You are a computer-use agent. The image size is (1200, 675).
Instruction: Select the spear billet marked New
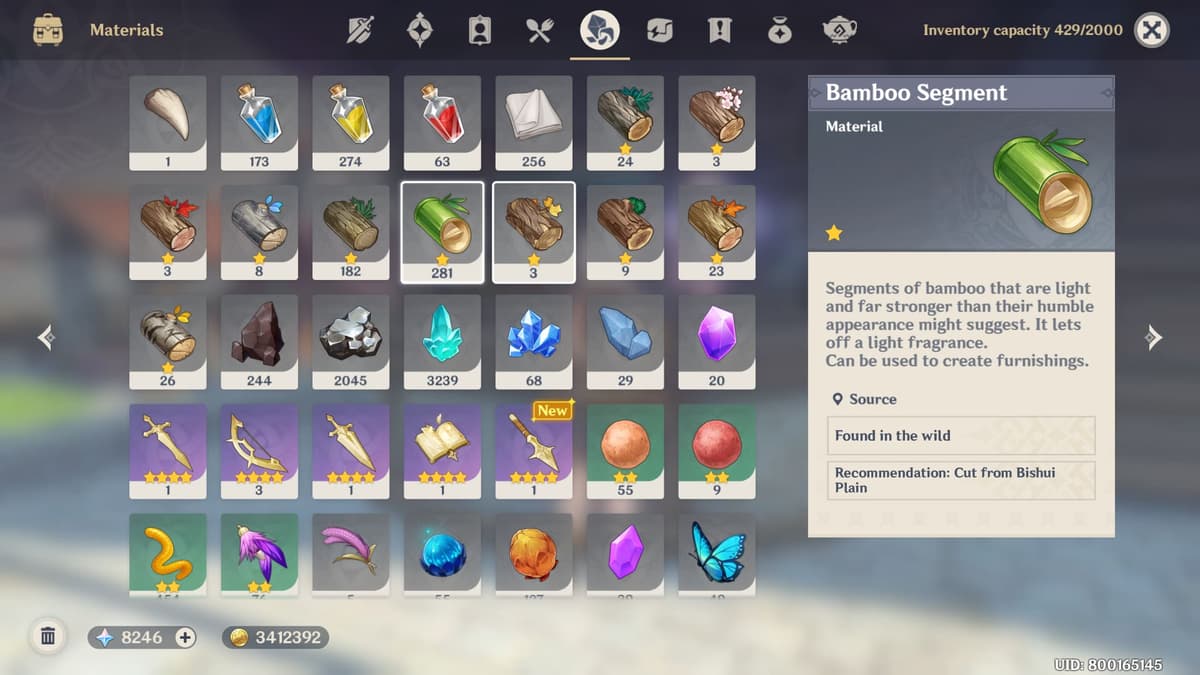(534, 451)
